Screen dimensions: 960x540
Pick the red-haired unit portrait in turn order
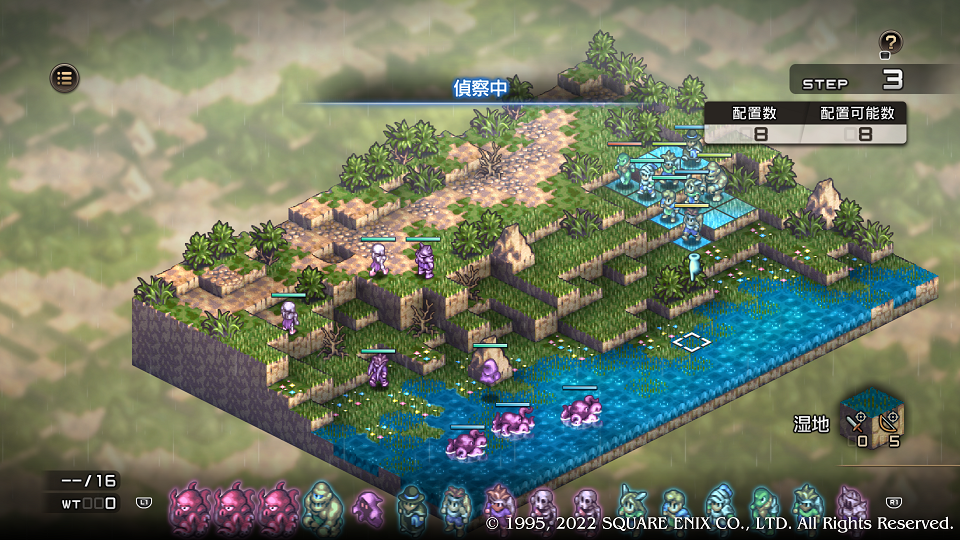(x=498, y=503)
